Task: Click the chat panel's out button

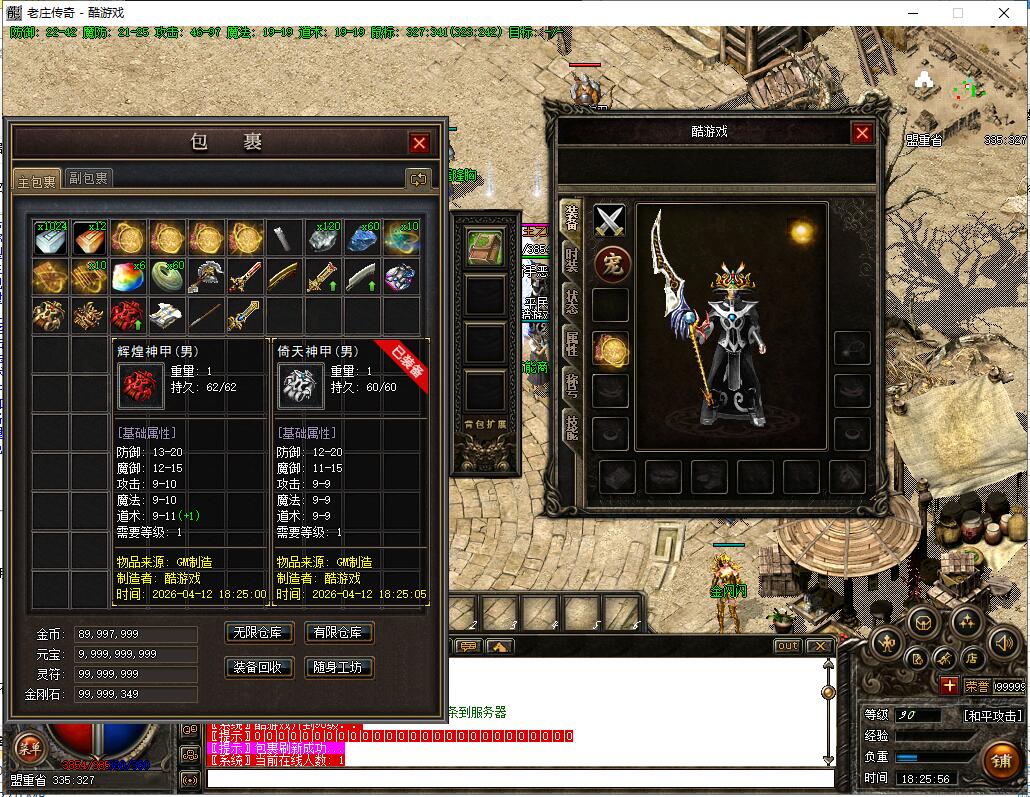Action: click(x=788, y=646)
